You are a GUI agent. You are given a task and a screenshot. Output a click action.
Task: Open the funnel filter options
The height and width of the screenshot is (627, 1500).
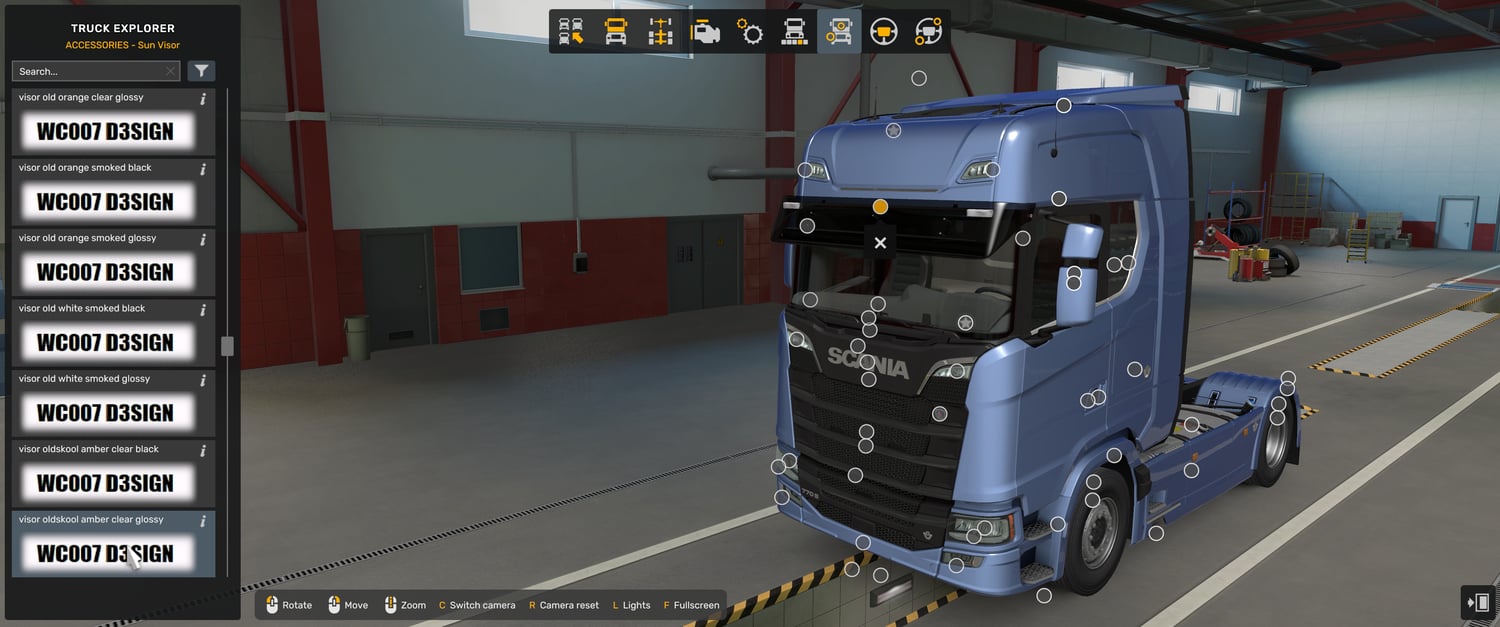point(201,71)
